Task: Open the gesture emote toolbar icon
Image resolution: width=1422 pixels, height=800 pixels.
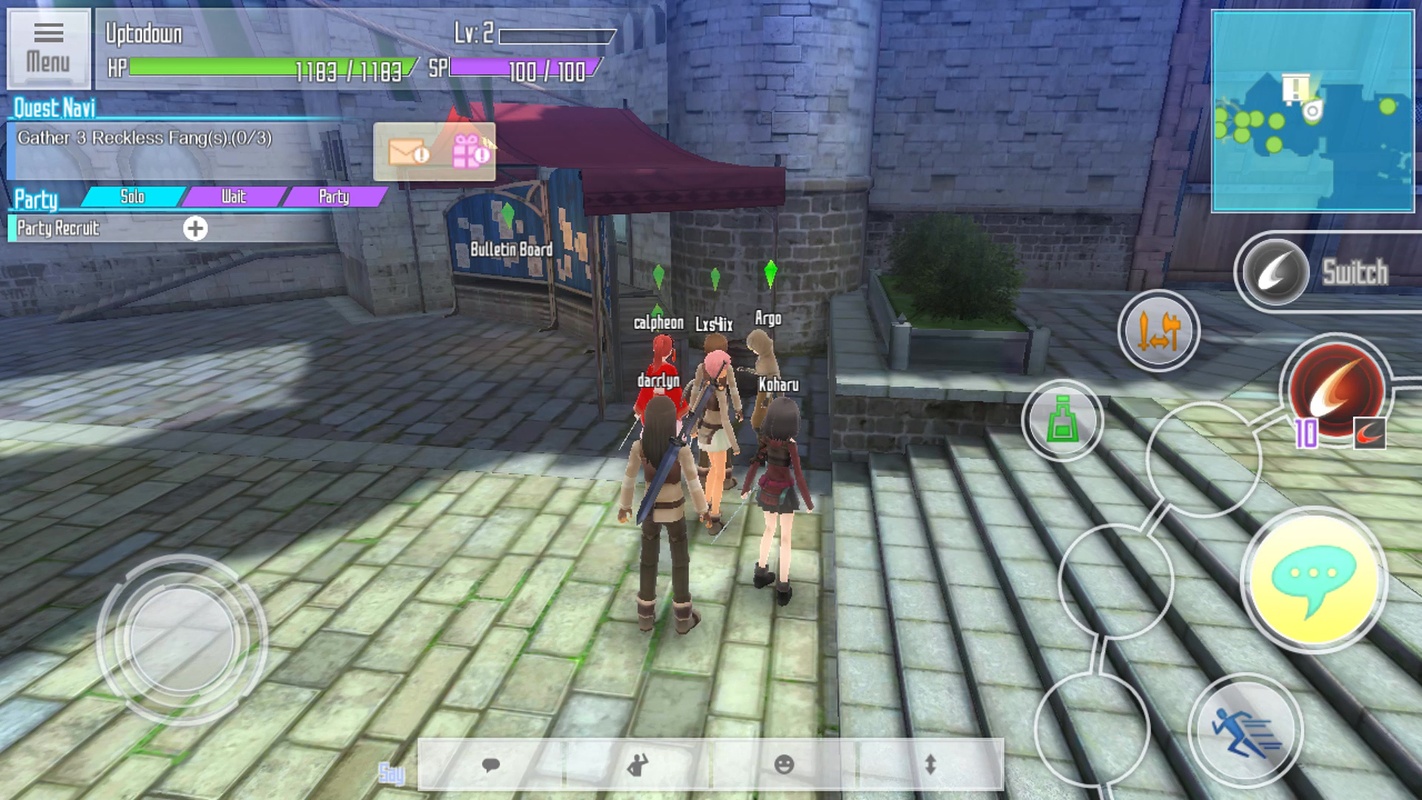Action: pos(637,765)
